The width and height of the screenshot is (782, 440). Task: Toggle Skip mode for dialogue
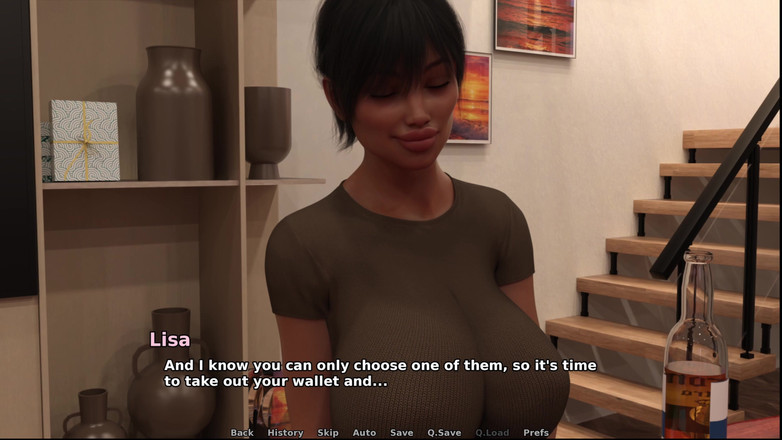coord(328,433)
